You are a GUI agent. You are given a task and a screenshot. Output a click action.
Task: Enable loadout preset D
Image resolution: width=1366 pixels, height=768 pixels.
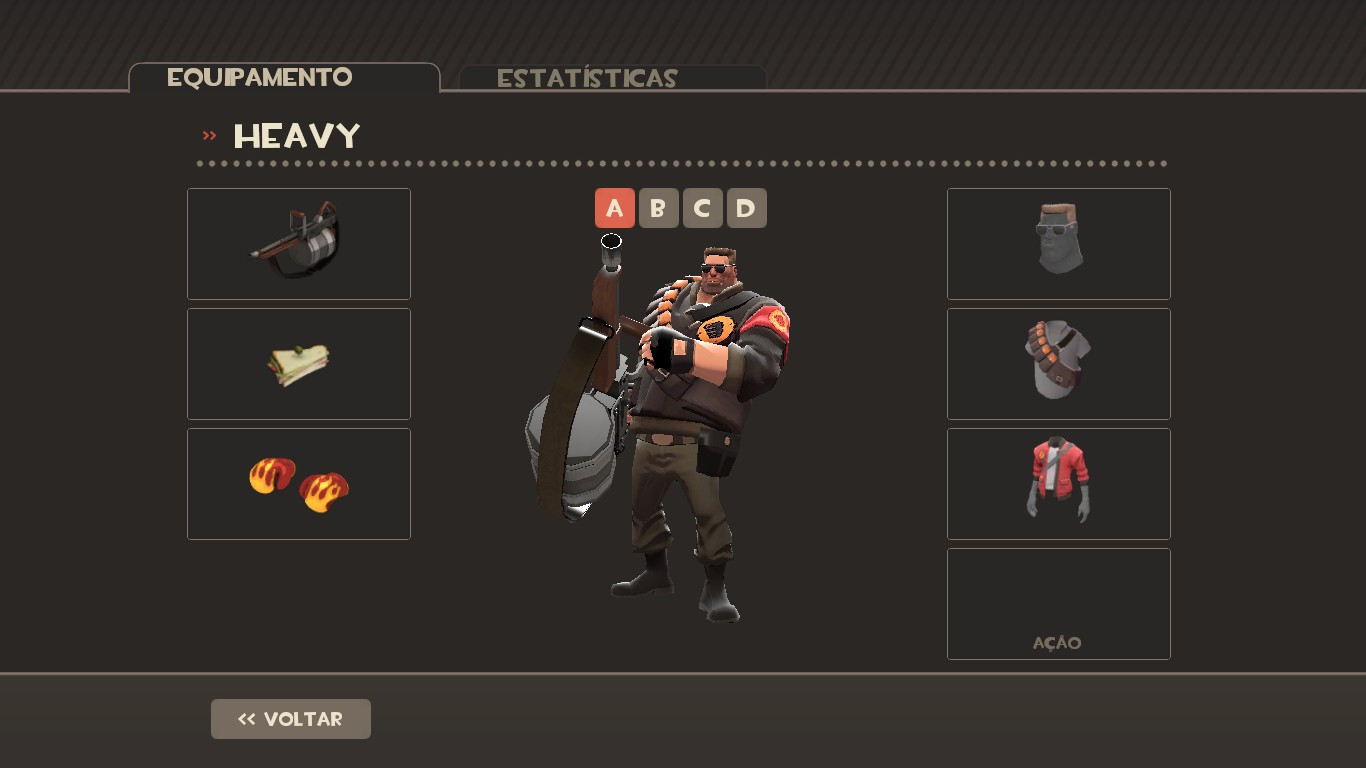coord(746,208)
